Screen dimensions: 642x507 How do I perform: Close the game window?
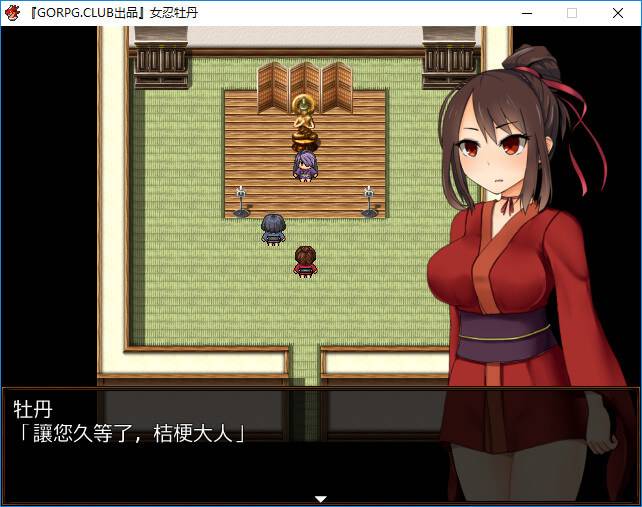coord(618,13)
